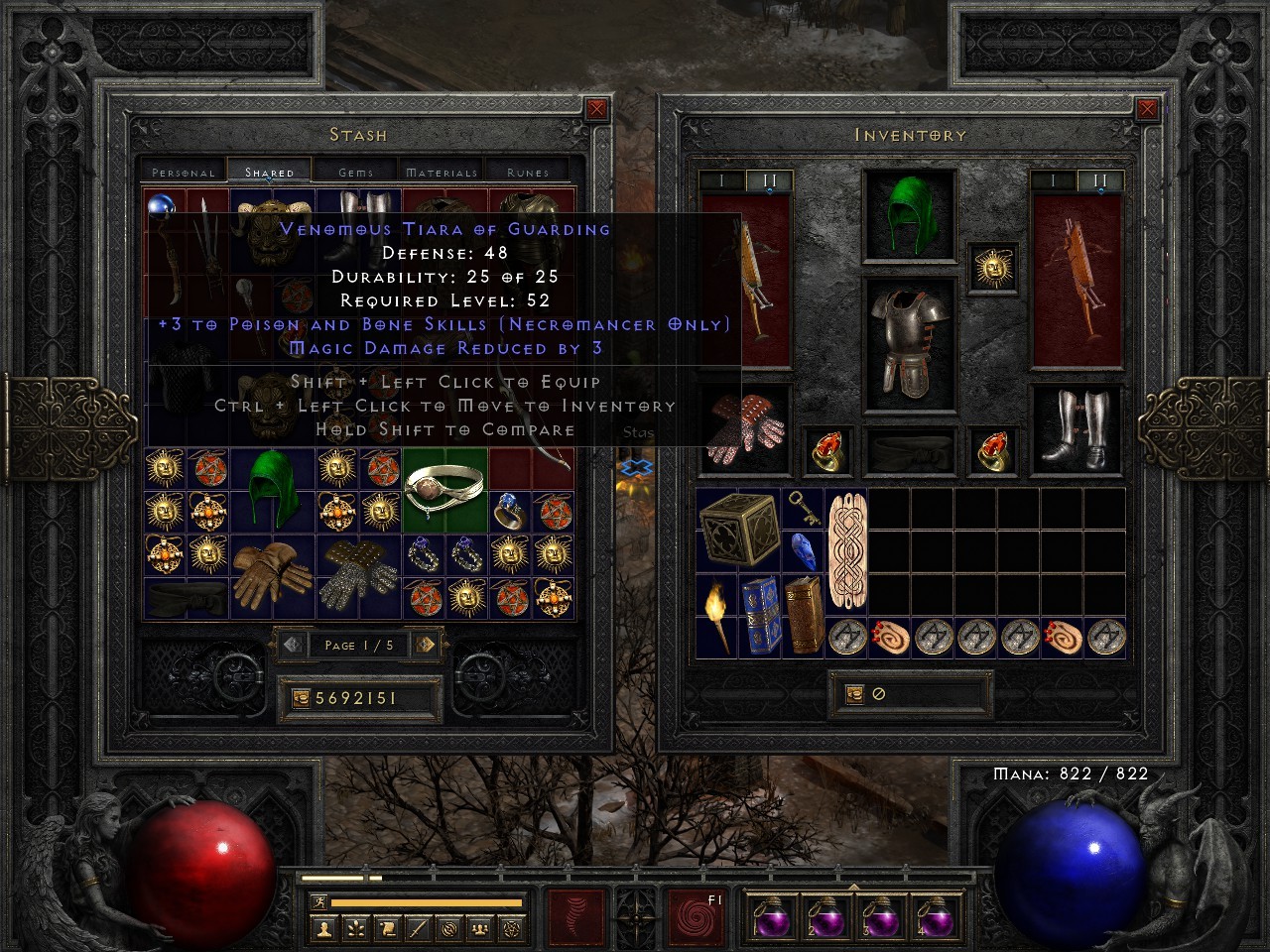Open the party screen icon

(481, 928)
